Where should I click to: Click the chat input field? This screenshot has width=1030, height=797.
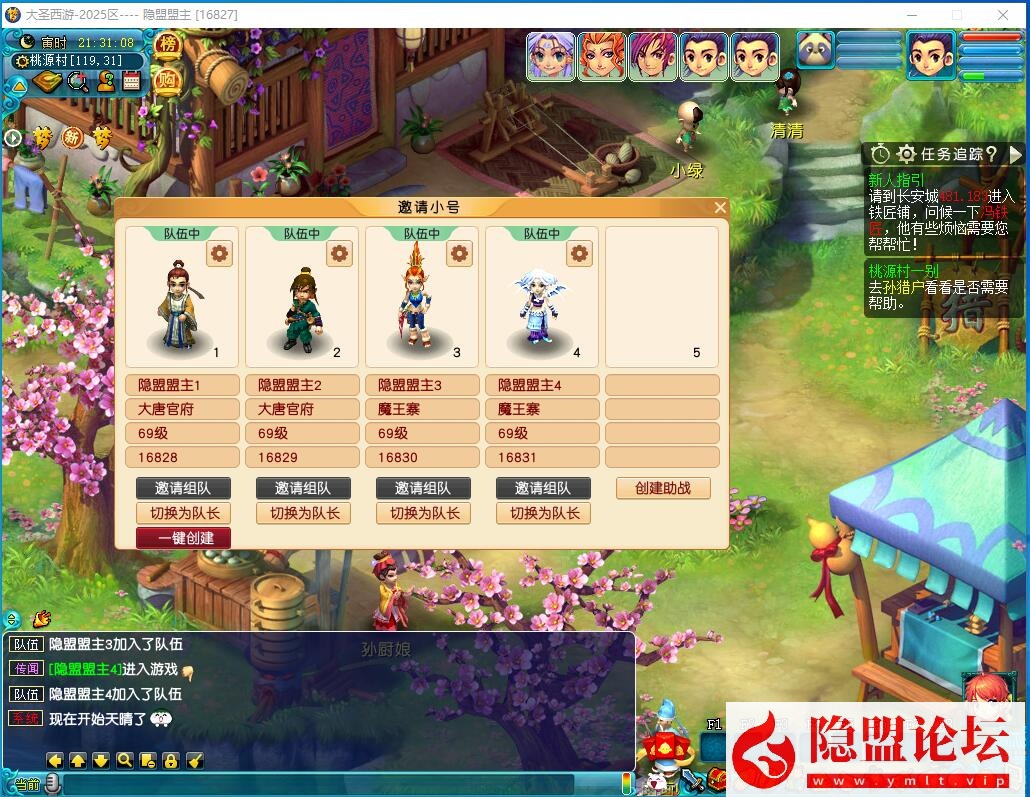coord(330,784)
